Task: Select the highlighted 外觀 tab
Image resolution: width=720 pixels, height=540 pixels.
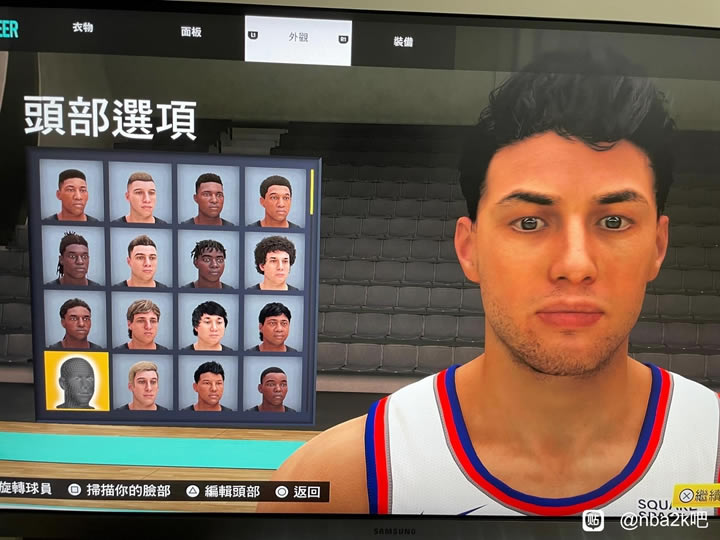Action: pos(298,39)
